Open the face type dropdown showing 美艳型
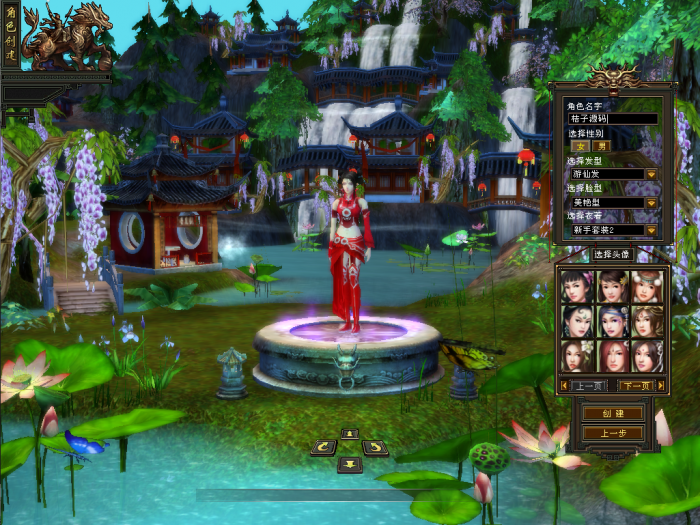Viewport: 700px width, 525px height. coord(650,202)
